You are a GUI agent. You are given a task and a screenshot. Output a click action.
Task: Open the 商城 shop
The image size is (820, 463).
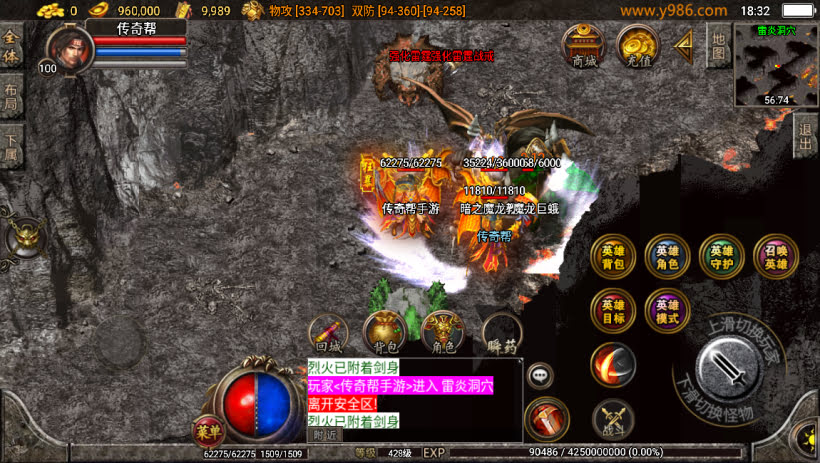click(583, 45)
